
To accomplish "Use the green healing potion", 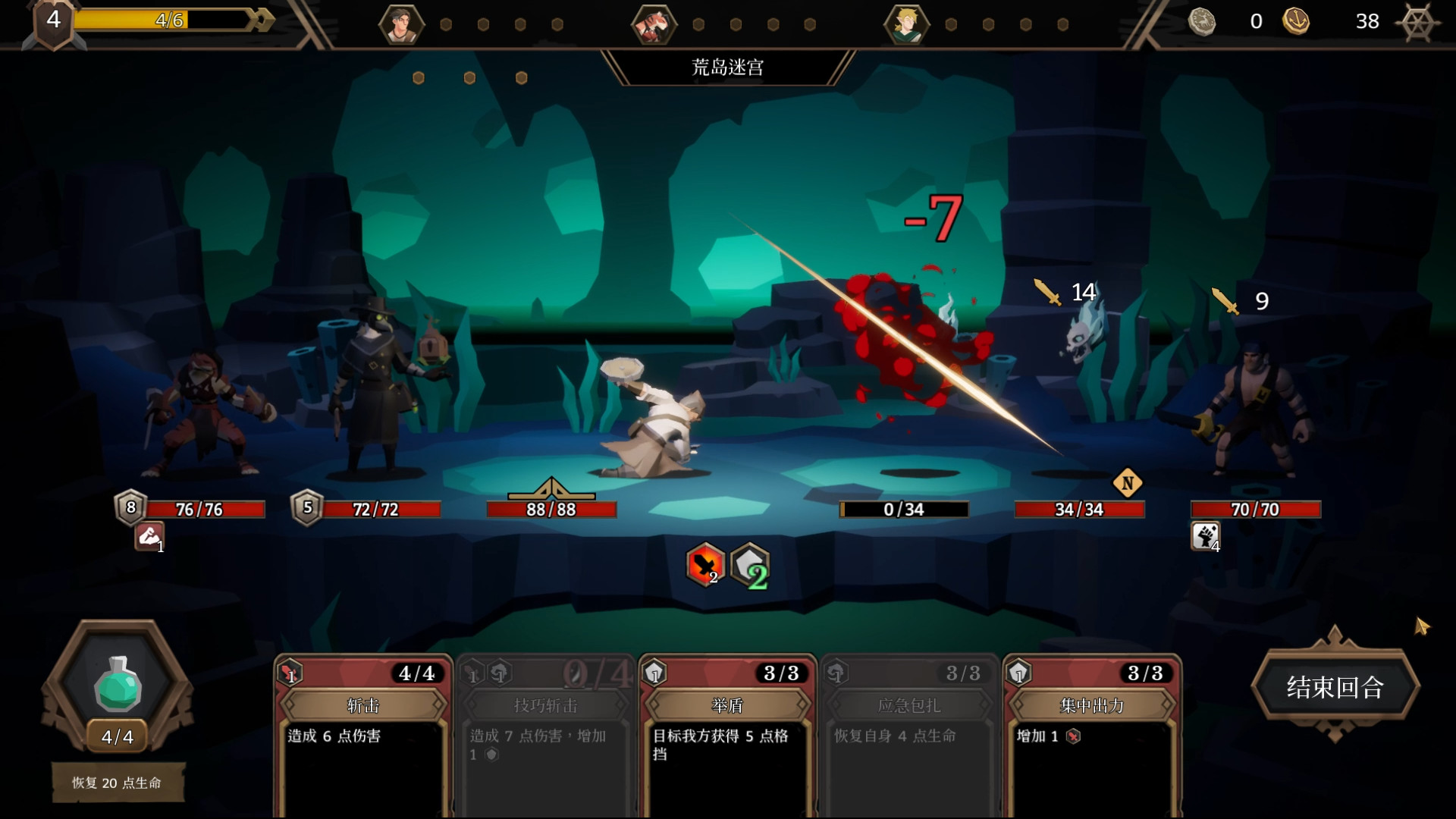I will point(118,684).
